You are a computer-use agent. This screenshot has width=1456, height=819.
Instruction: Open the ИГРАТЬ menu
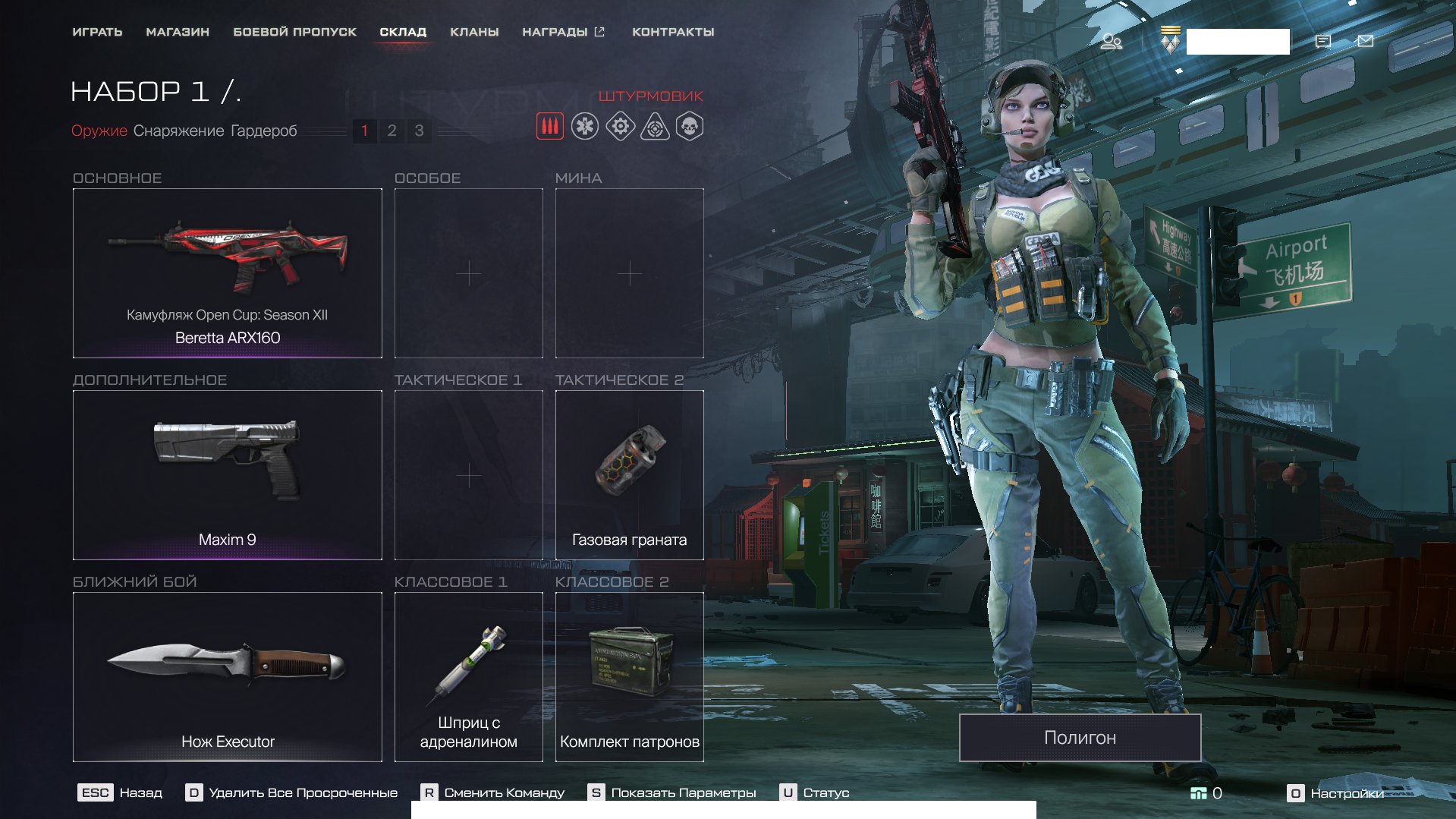click(x=97, y=32)
